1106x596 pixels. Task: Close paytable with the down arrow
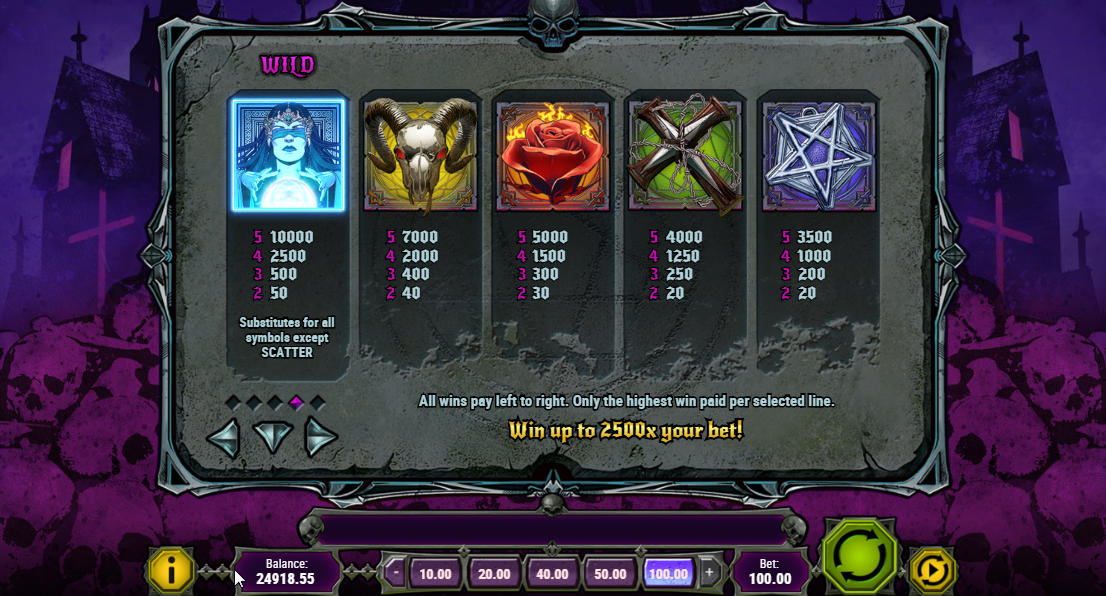pyautogui.click(x=272, y=436)
